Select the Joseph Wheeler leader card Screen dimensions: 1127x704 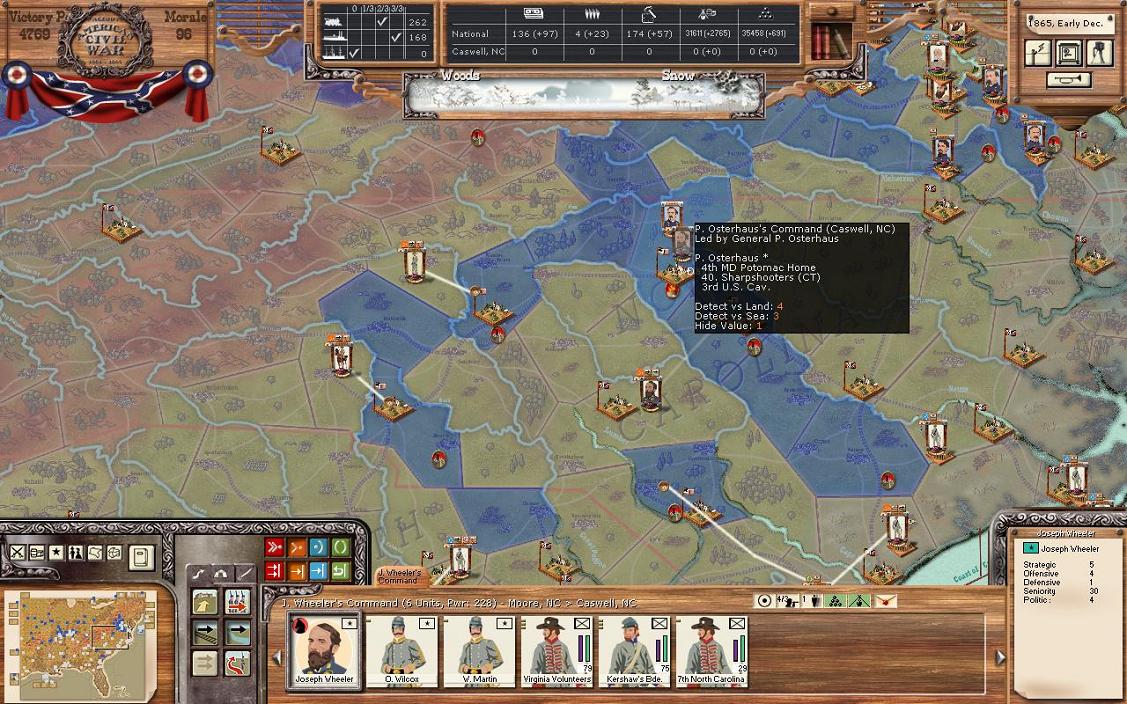click(323, 649)
